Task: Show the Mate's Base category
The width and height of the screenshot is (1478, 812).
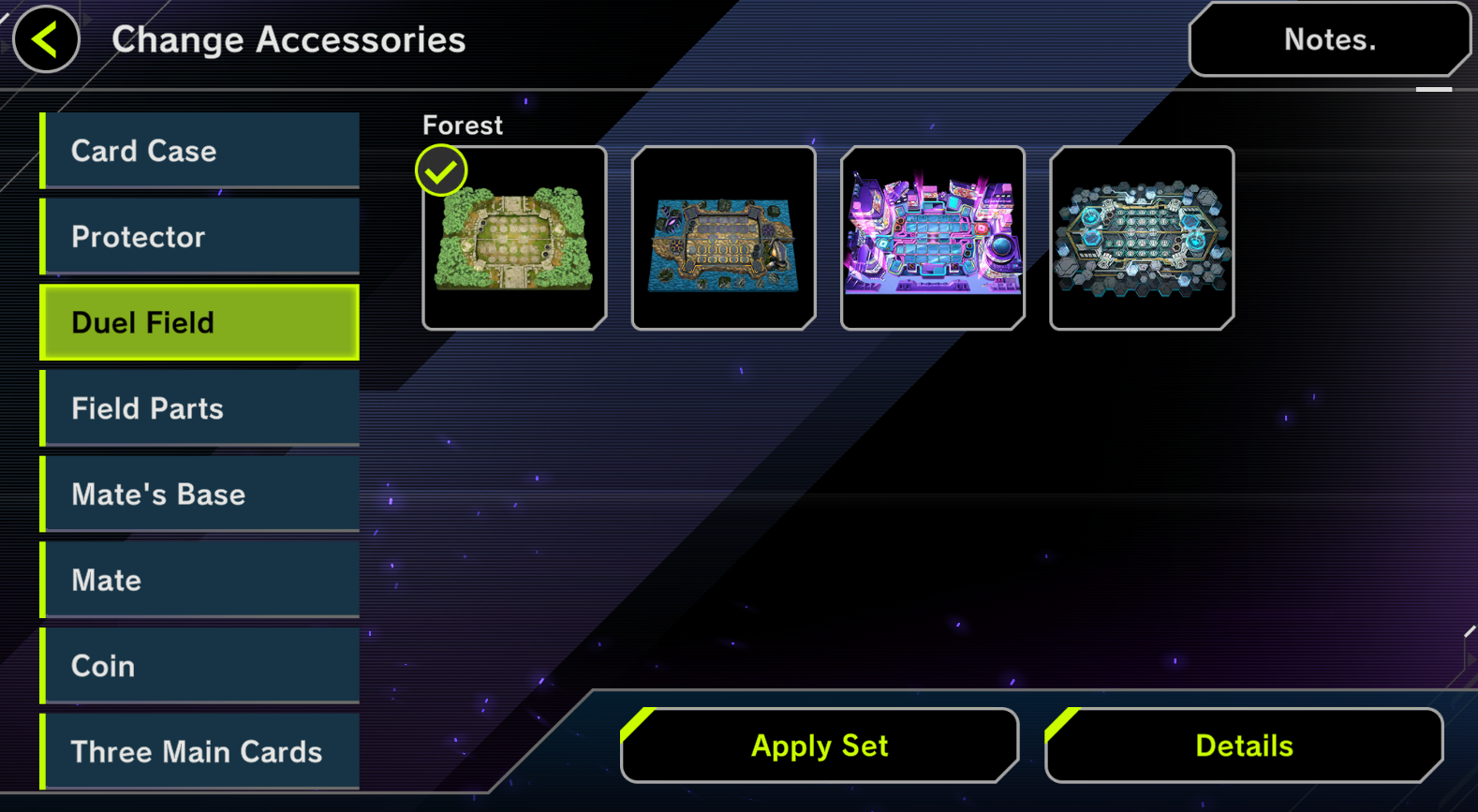Action: click(x=200, y=495)
